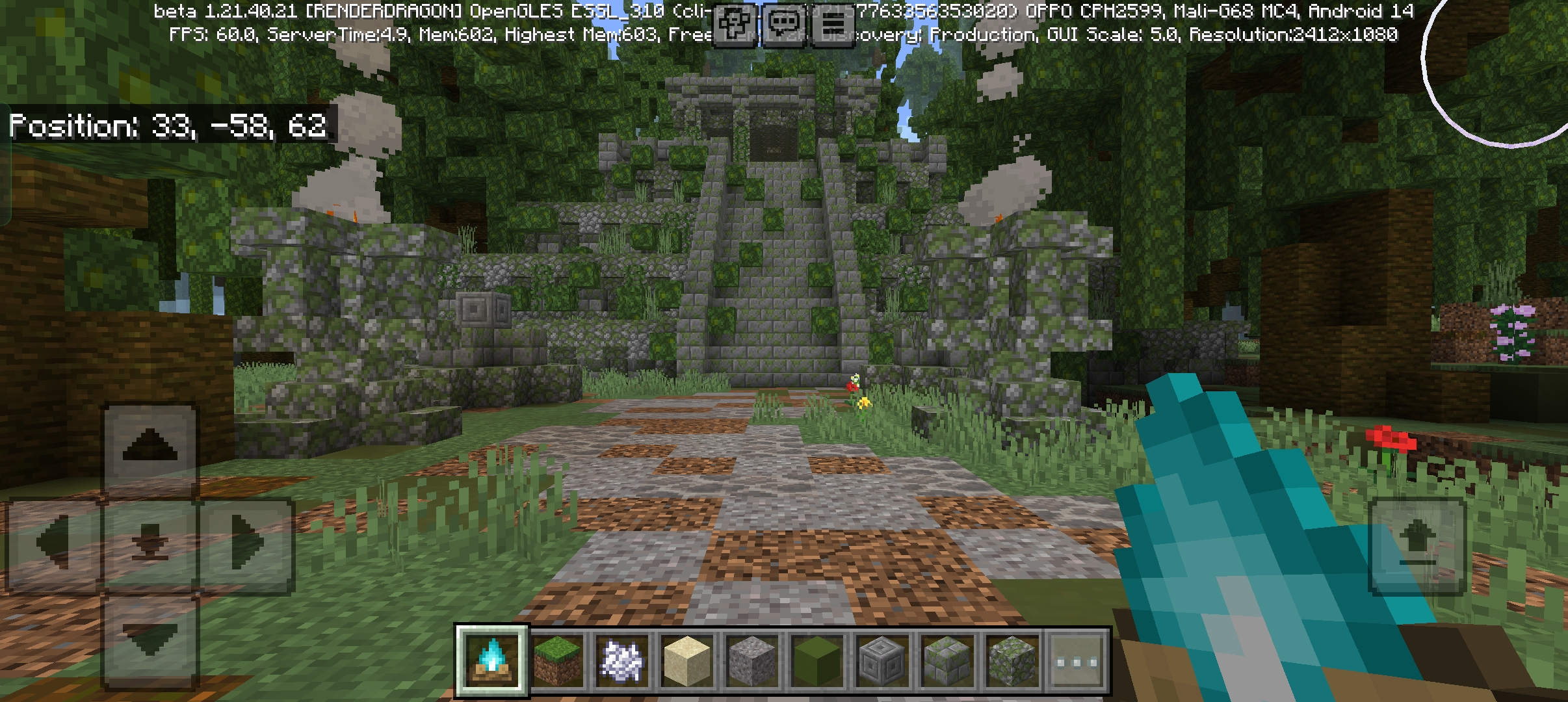This screenshot has height=702, width=1568.
Task: Select the soul campfire in the hotbar
Action: (x=492, y=658)
